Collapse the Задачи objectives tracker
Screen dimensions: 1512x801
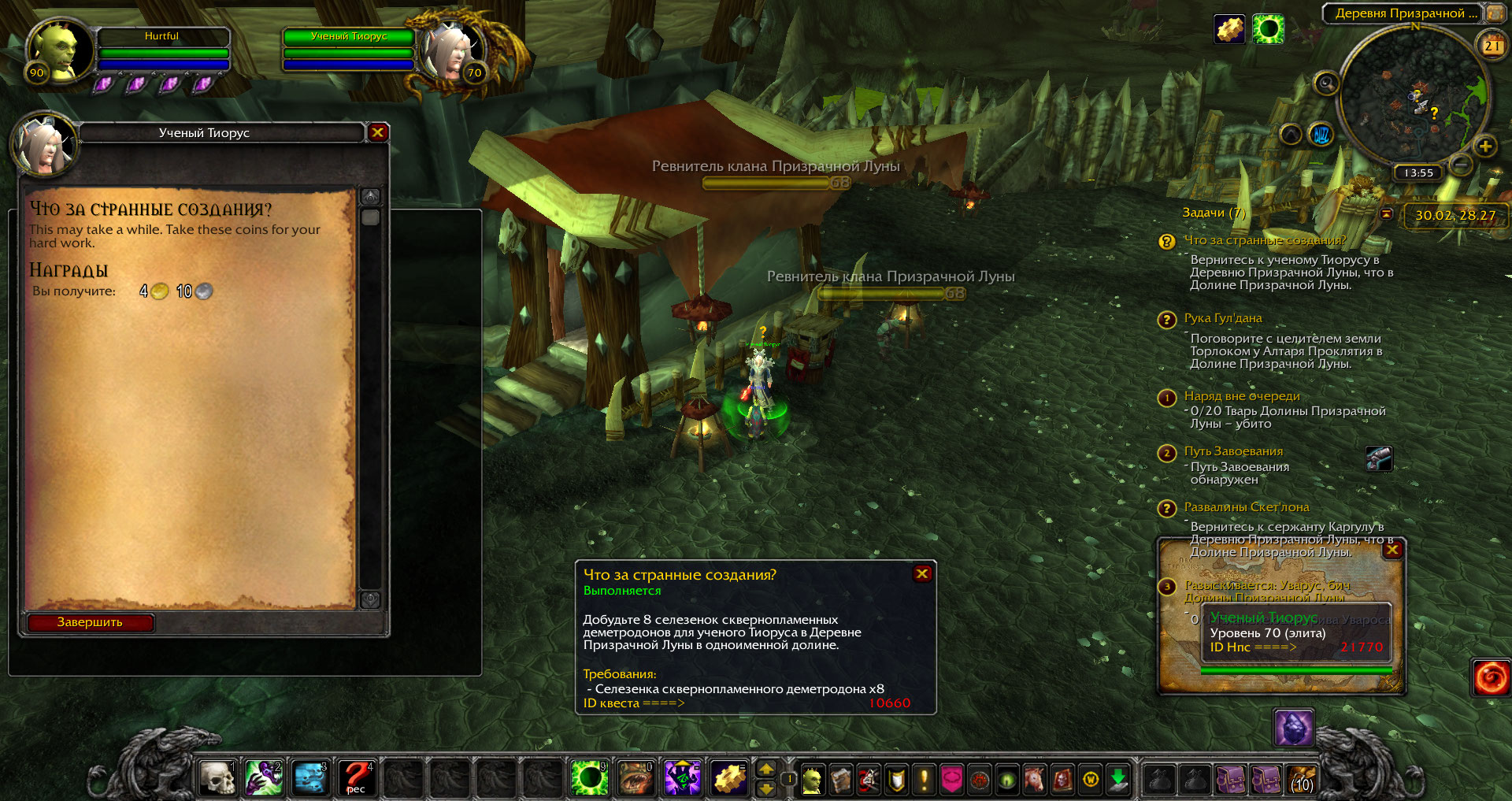(x=1387, y=213)
